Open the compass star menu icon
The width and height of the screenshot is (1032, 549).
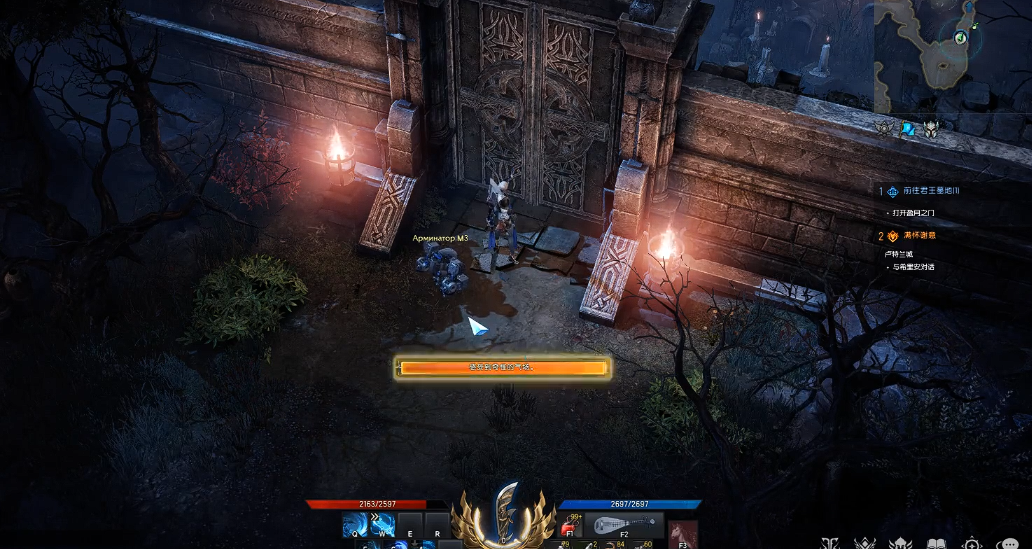972,543
